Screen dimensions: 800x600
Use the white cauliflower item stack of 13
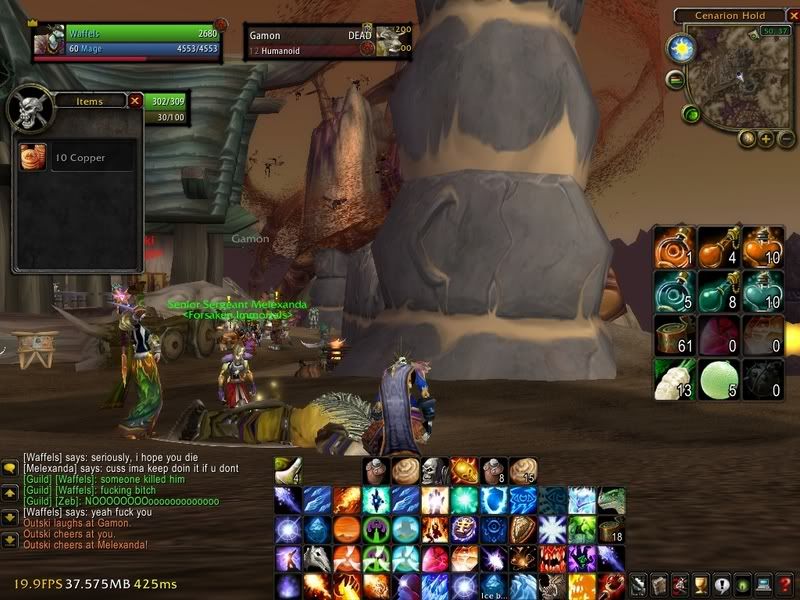pyautogui.click(x=675, y=378)
